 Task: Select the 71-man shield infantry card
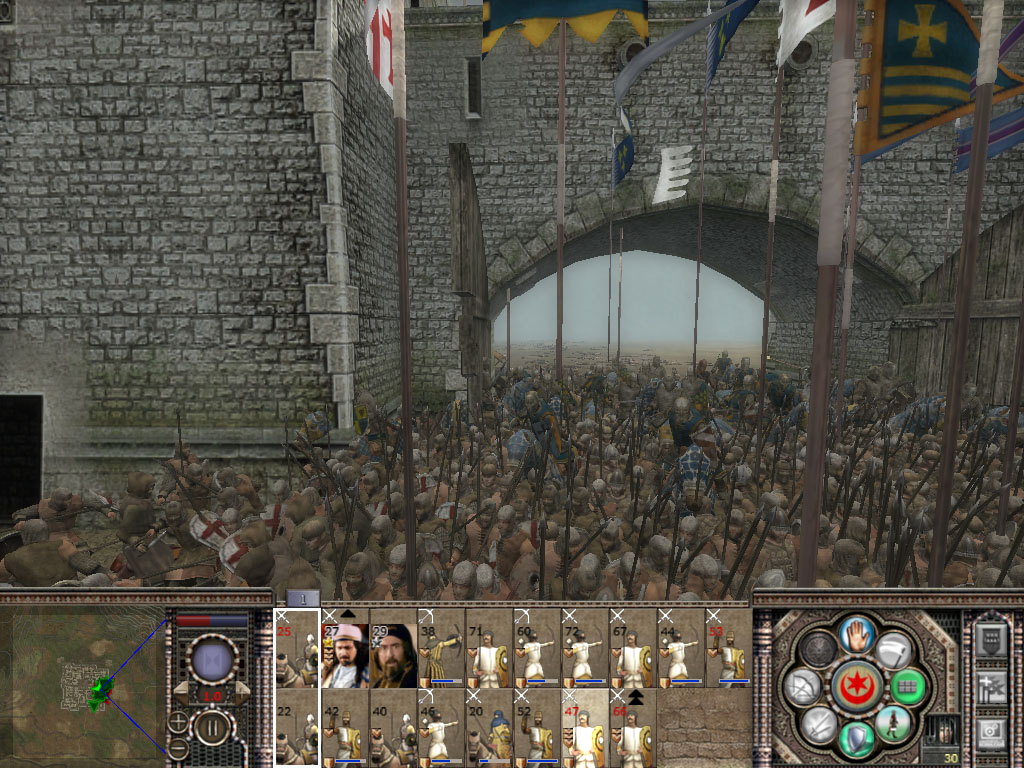(489, 648)
